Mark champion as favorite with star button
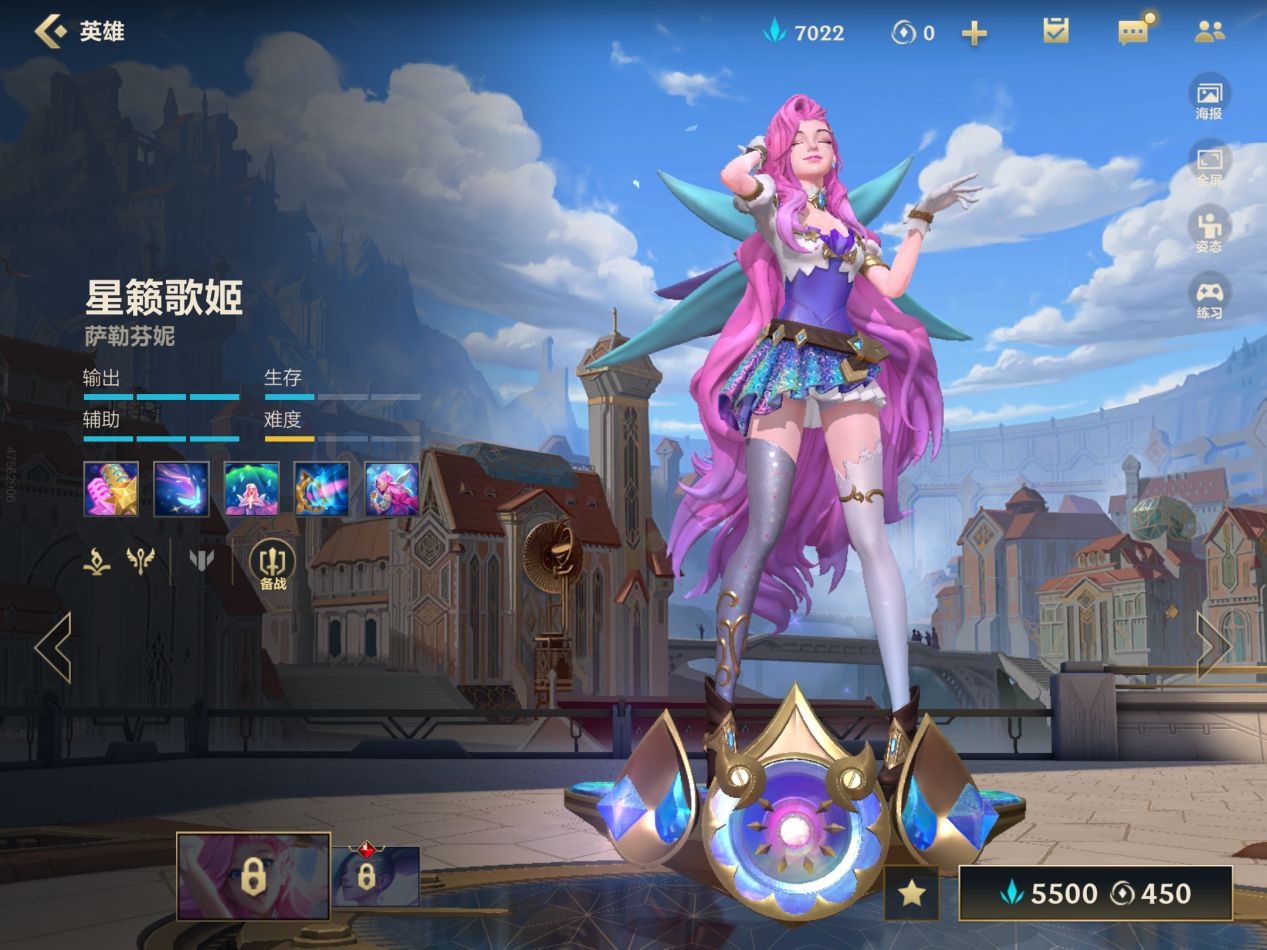1267x950 pixels. (911, 893)
